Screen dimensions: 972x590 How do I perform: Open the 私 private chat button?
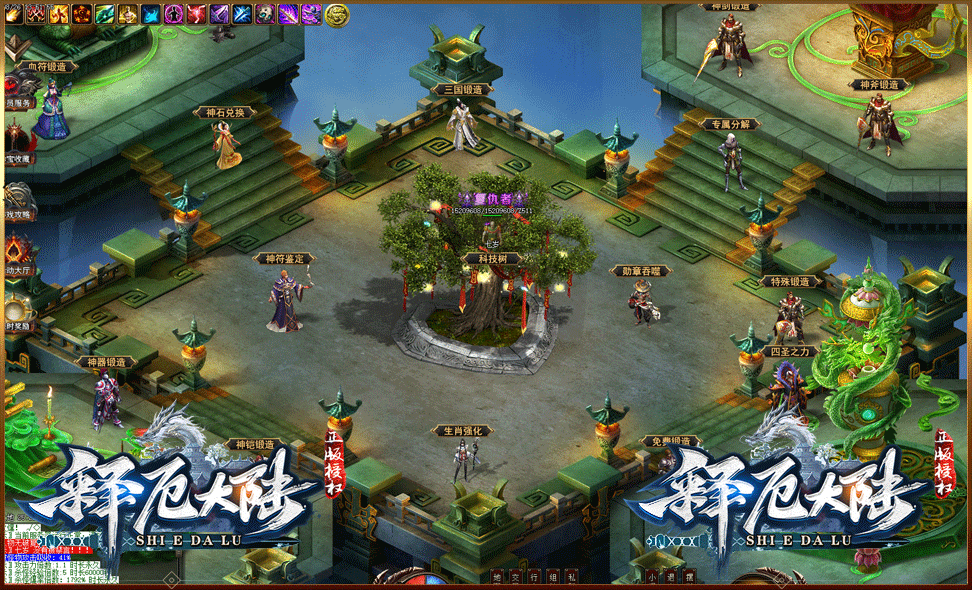pyautogui.click(x=569, y=577)
